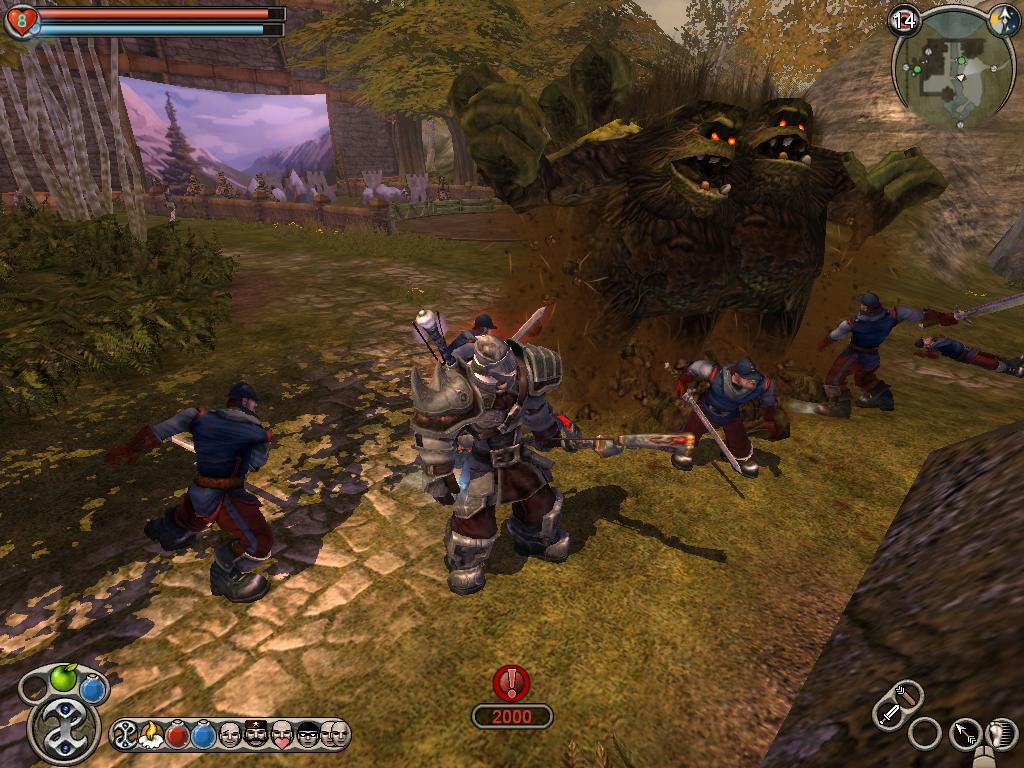1024x768 pixels.
Task: Select the paired faces expression icon
Action: pos(334,735)
